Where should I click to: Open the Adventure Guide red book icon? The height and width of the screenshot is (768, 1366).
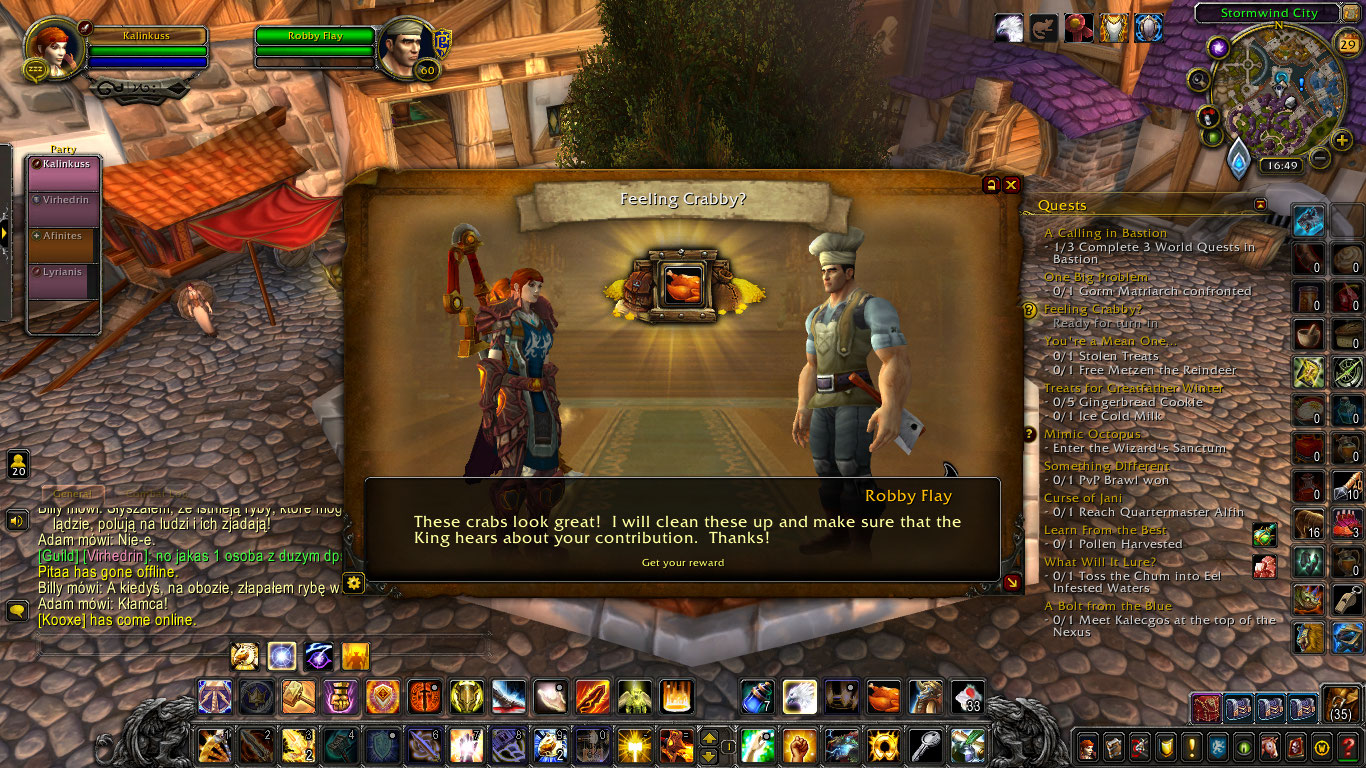(x=1296, y=747)
